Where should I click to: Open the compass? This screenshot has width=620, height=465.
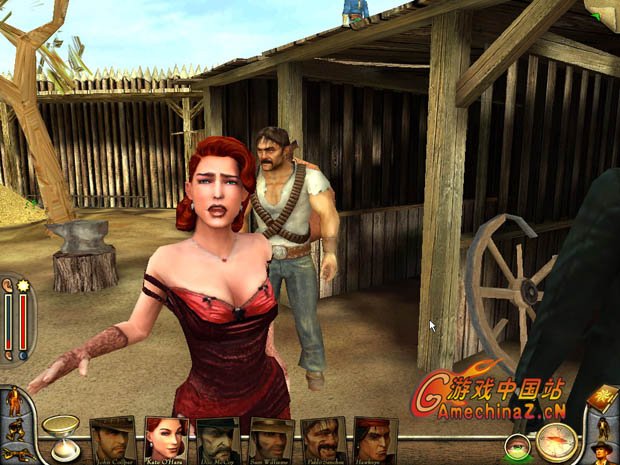coord(557,441)
